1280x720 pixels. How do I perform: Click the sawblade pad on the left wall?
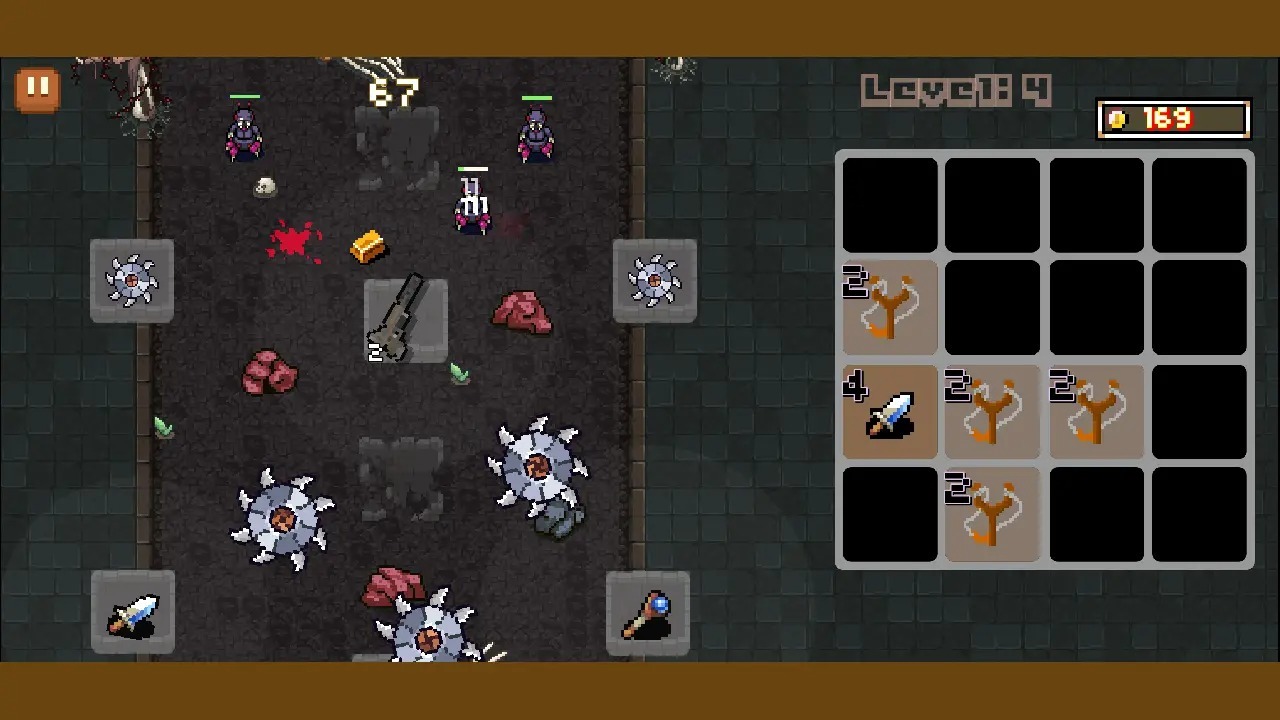coord(132,280)
